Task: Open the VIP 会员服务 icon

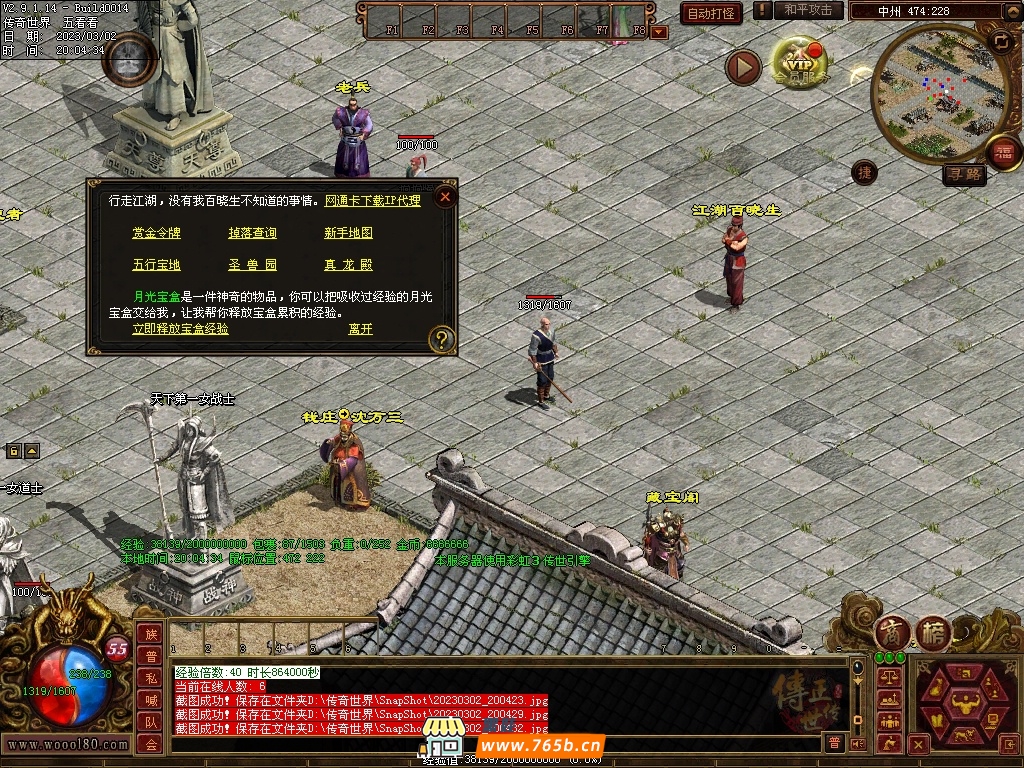Action: 799,65
